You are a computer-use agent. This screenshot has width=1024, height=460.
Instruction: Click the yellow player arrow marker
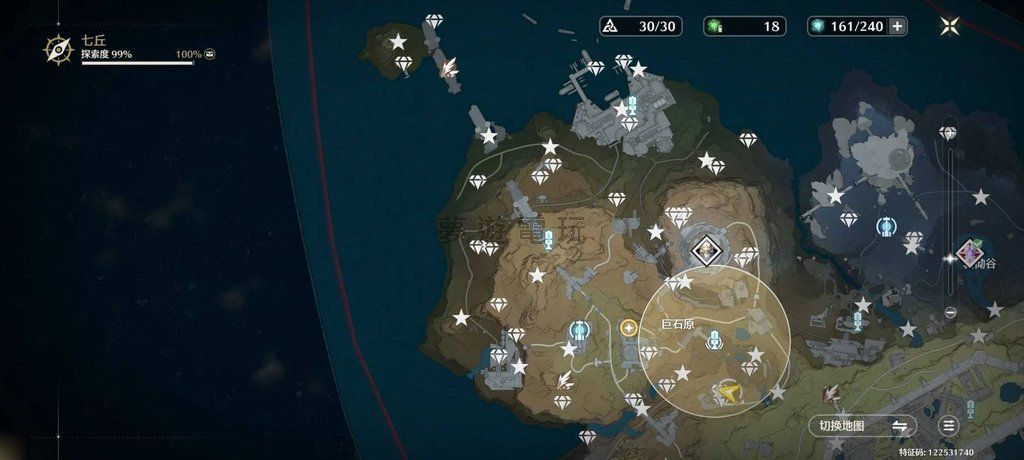coord(731,393)
